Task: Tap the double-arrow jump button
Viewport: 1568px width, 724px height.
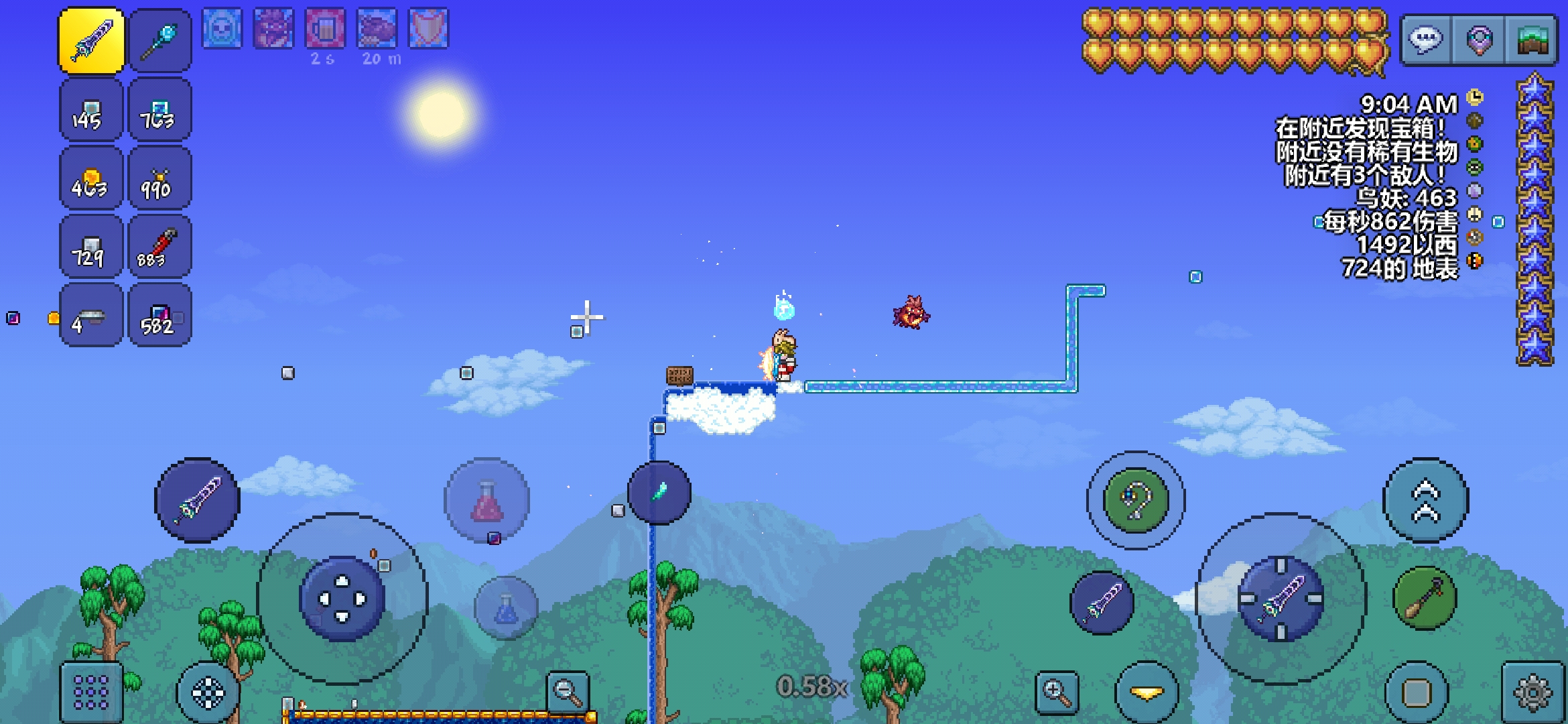Action: pos(1425,501)
